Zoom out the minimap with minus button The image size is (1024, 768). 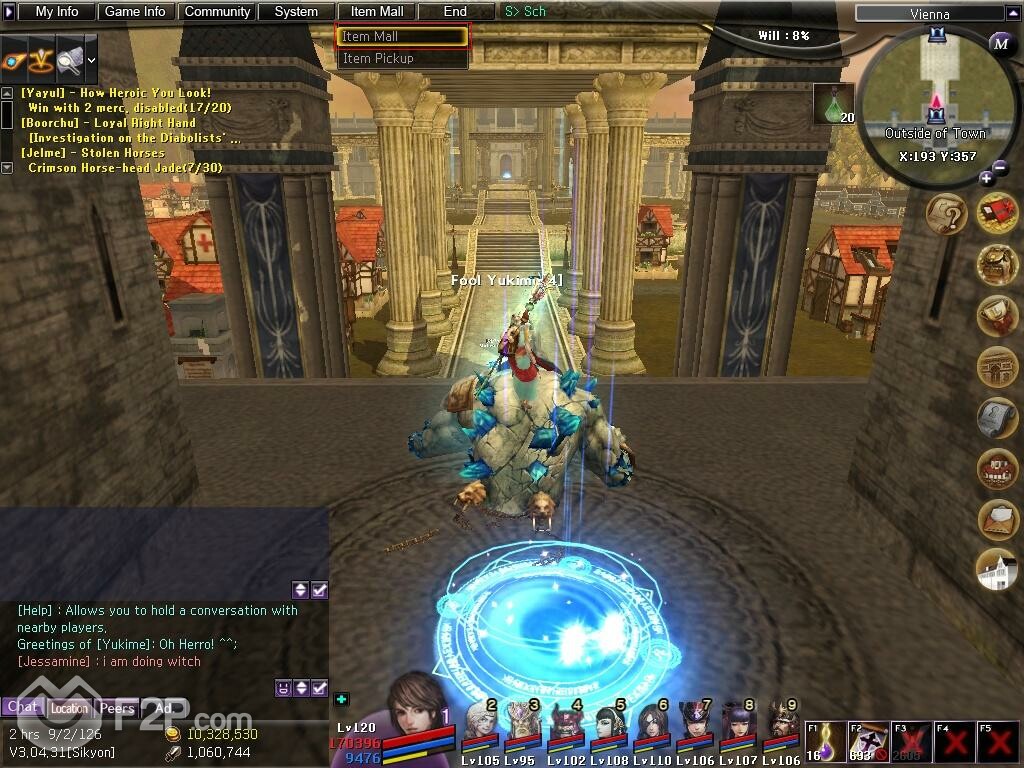[x=1001, y=168]
